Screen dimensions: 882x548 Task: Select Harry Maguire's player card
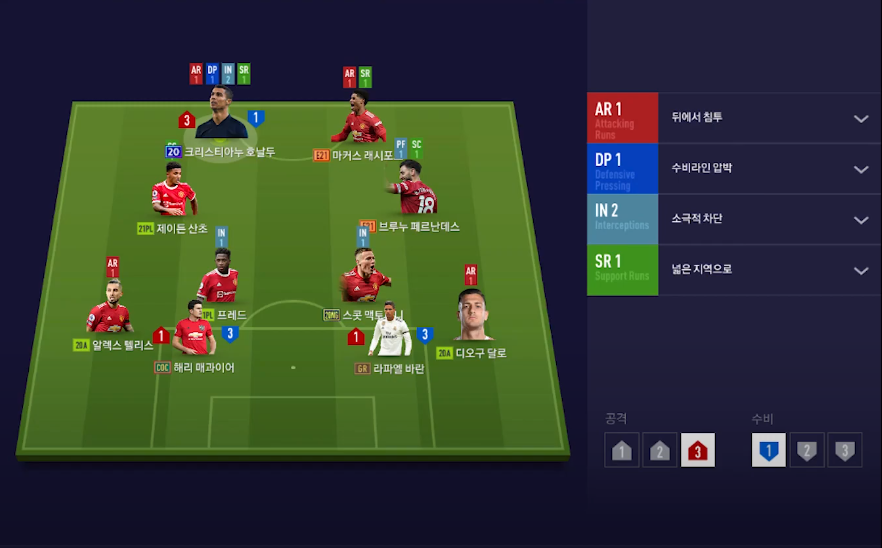(x=194, y=329)
